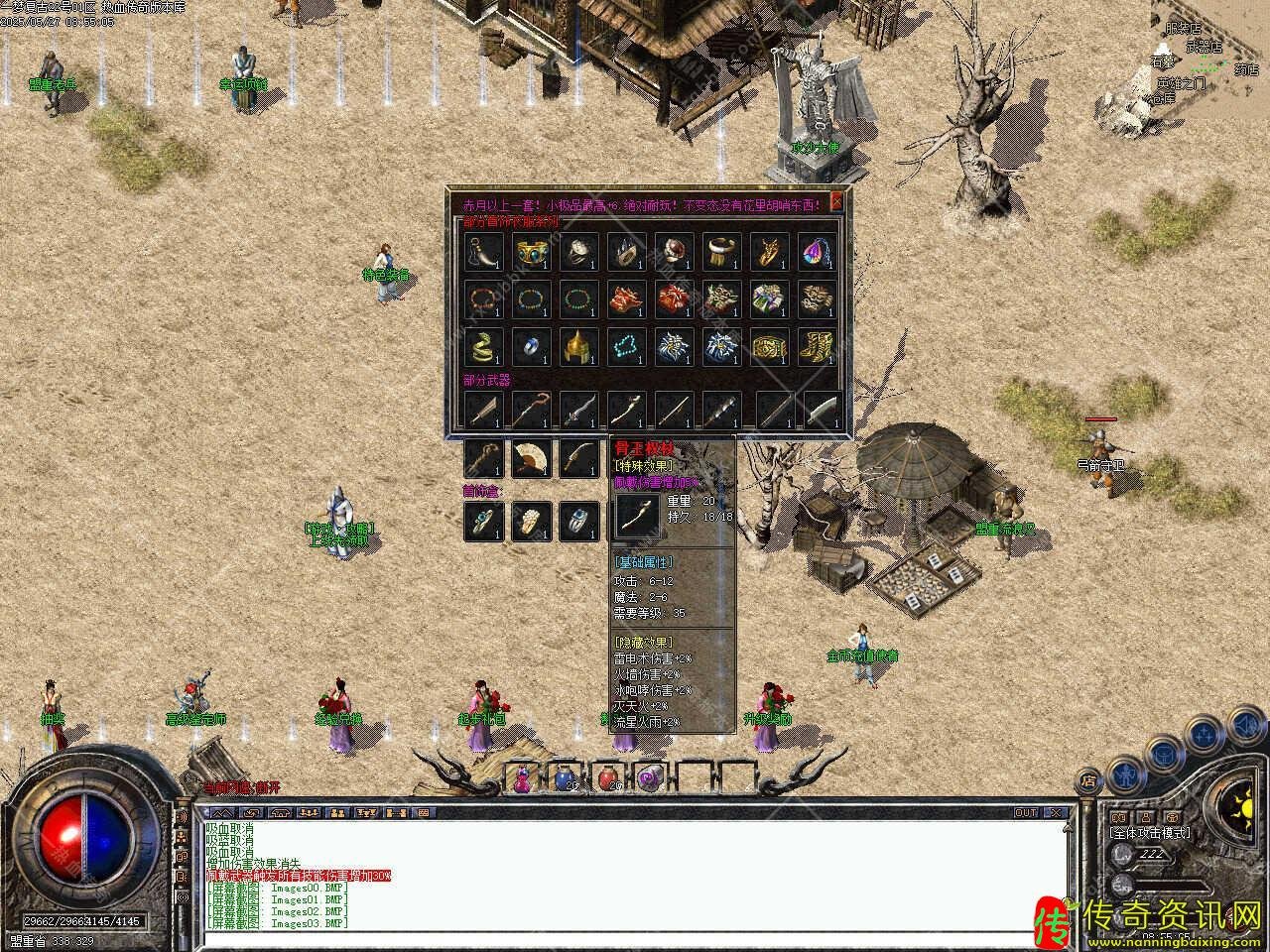
Task: Open the bag round button
Action: (1162, 752)
